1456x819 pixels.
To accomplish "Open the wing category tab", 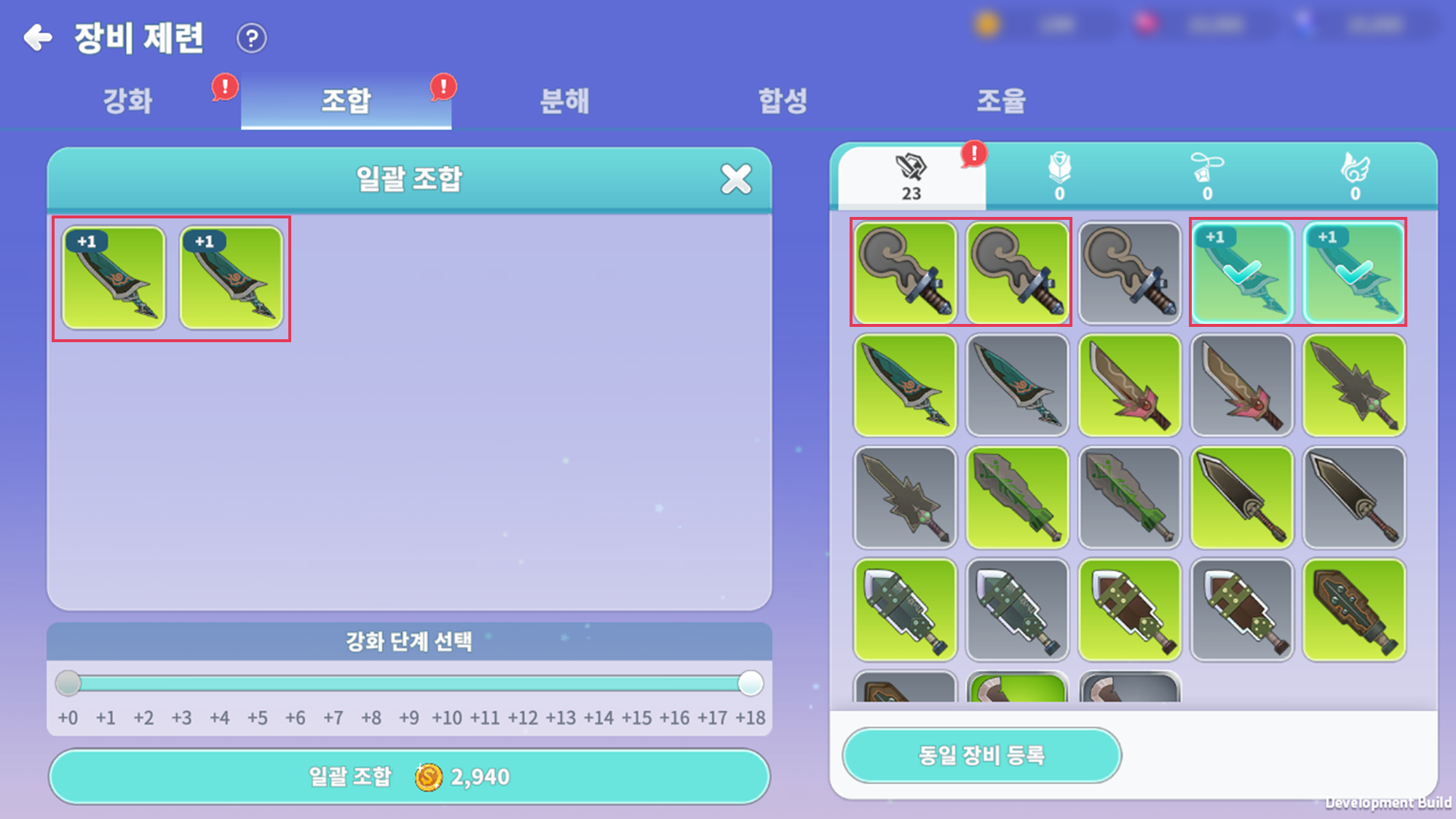I will [1355, 177].
